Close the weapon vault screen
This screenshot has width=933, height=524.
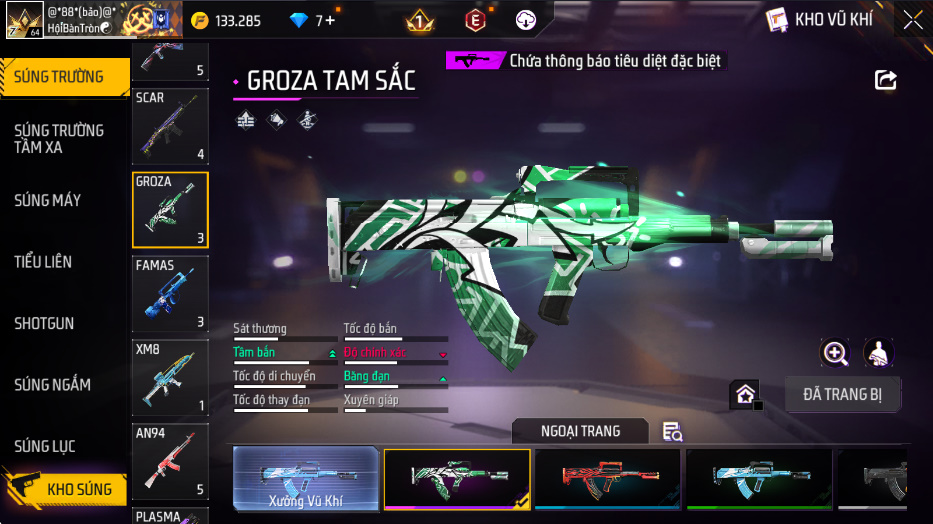pos(912,20)
